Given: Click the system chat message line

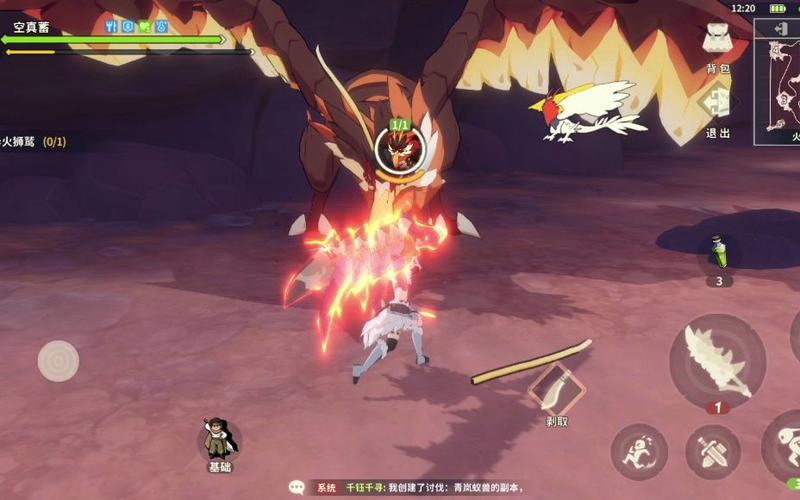Looking at the screenshot, I should click(x=420, y=488).
